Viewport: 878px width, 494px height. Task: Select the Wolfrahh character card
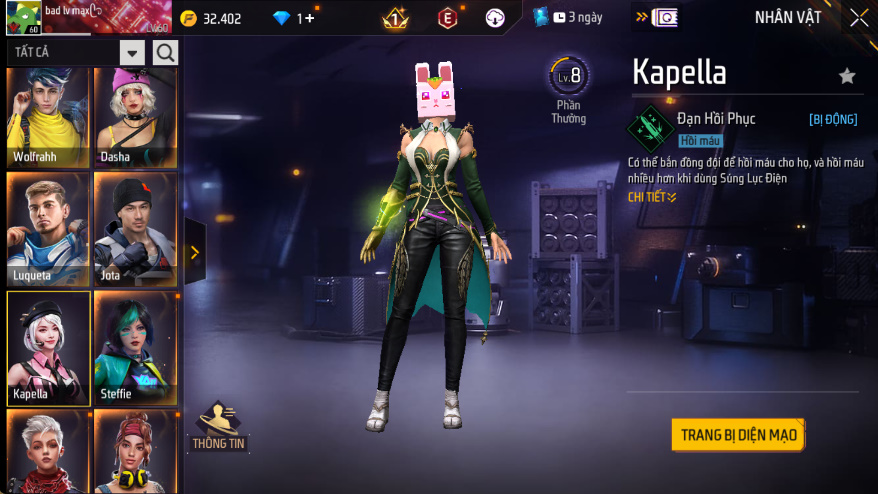[x=48, y=116]
